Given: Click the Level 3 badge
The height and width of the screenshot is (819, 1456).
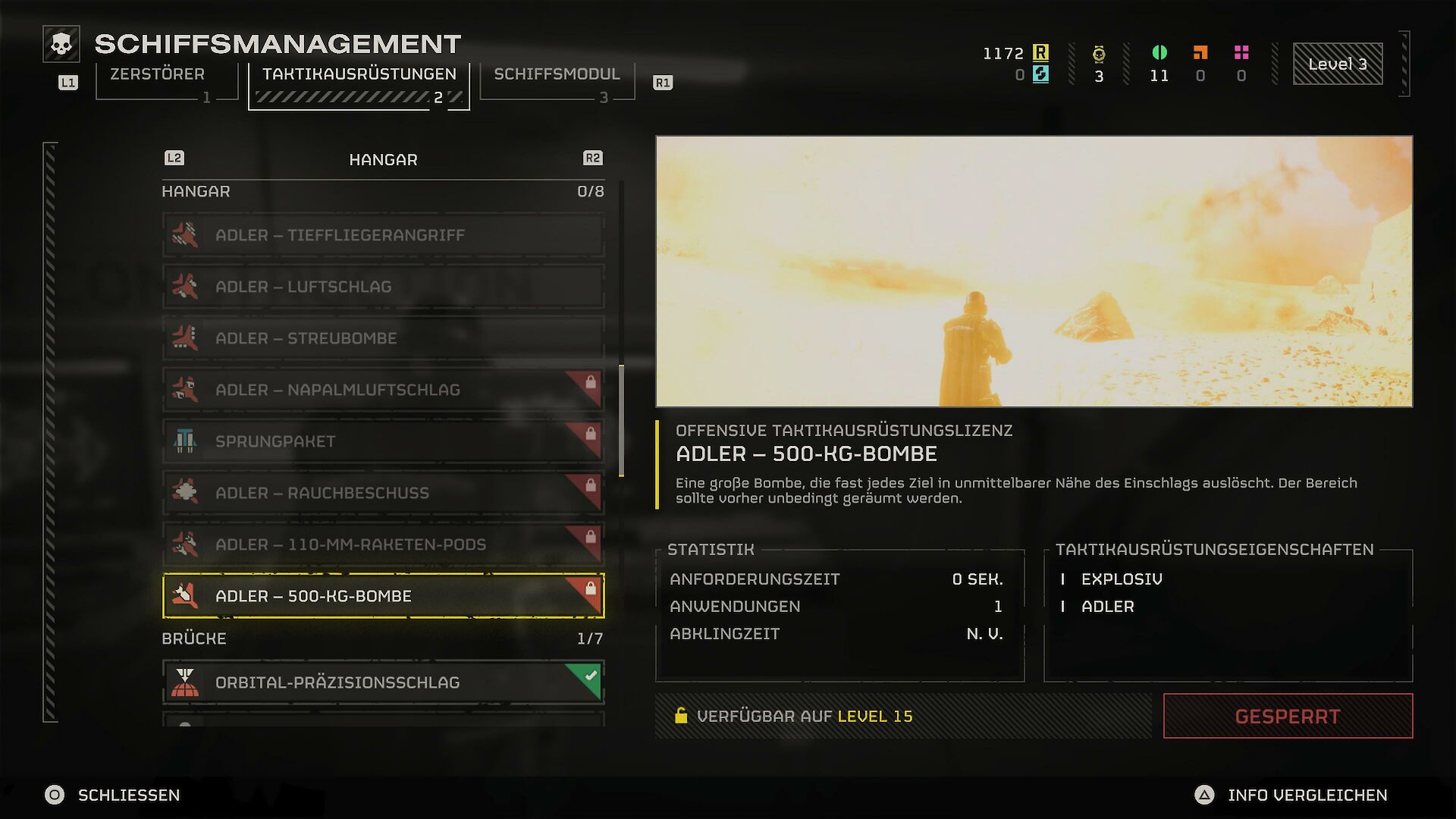Looking at the screenshot, I should click(x=1337, y=64).
